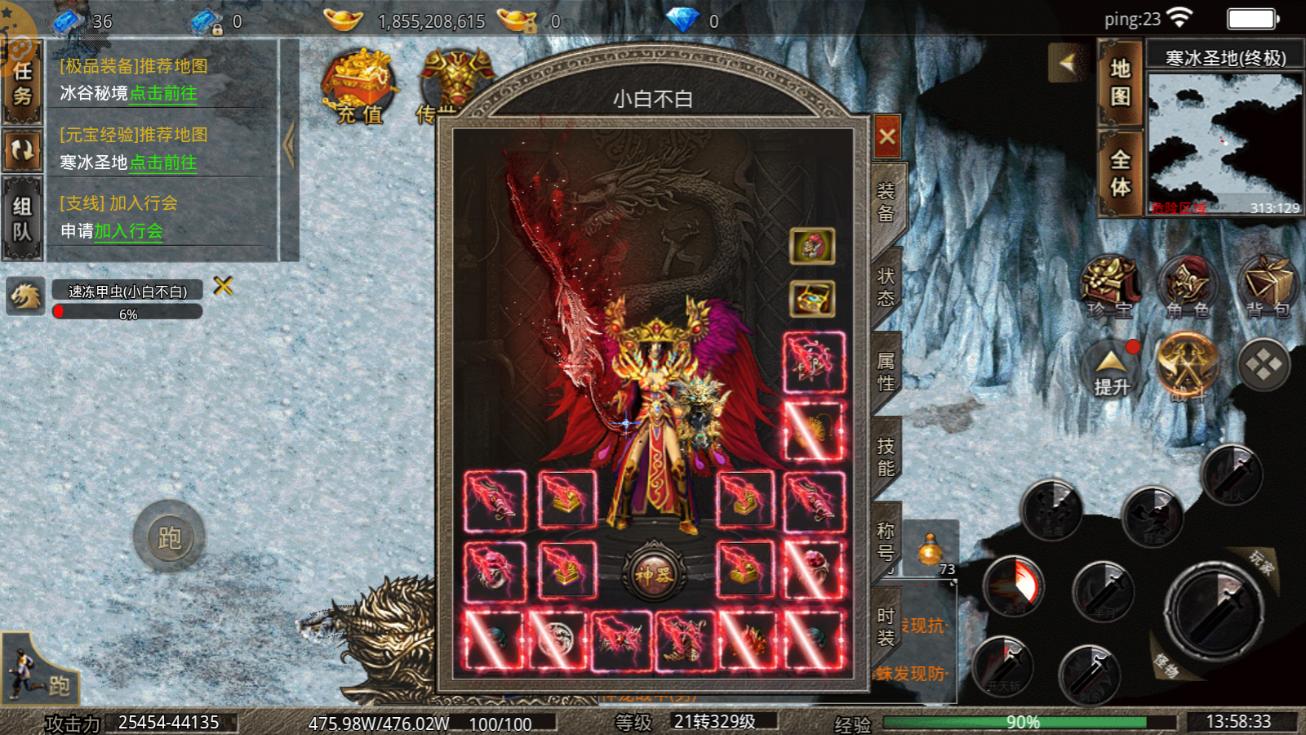Open the 属性 (Attributes) tab
1306x735 pixels.
click(886, 370)
